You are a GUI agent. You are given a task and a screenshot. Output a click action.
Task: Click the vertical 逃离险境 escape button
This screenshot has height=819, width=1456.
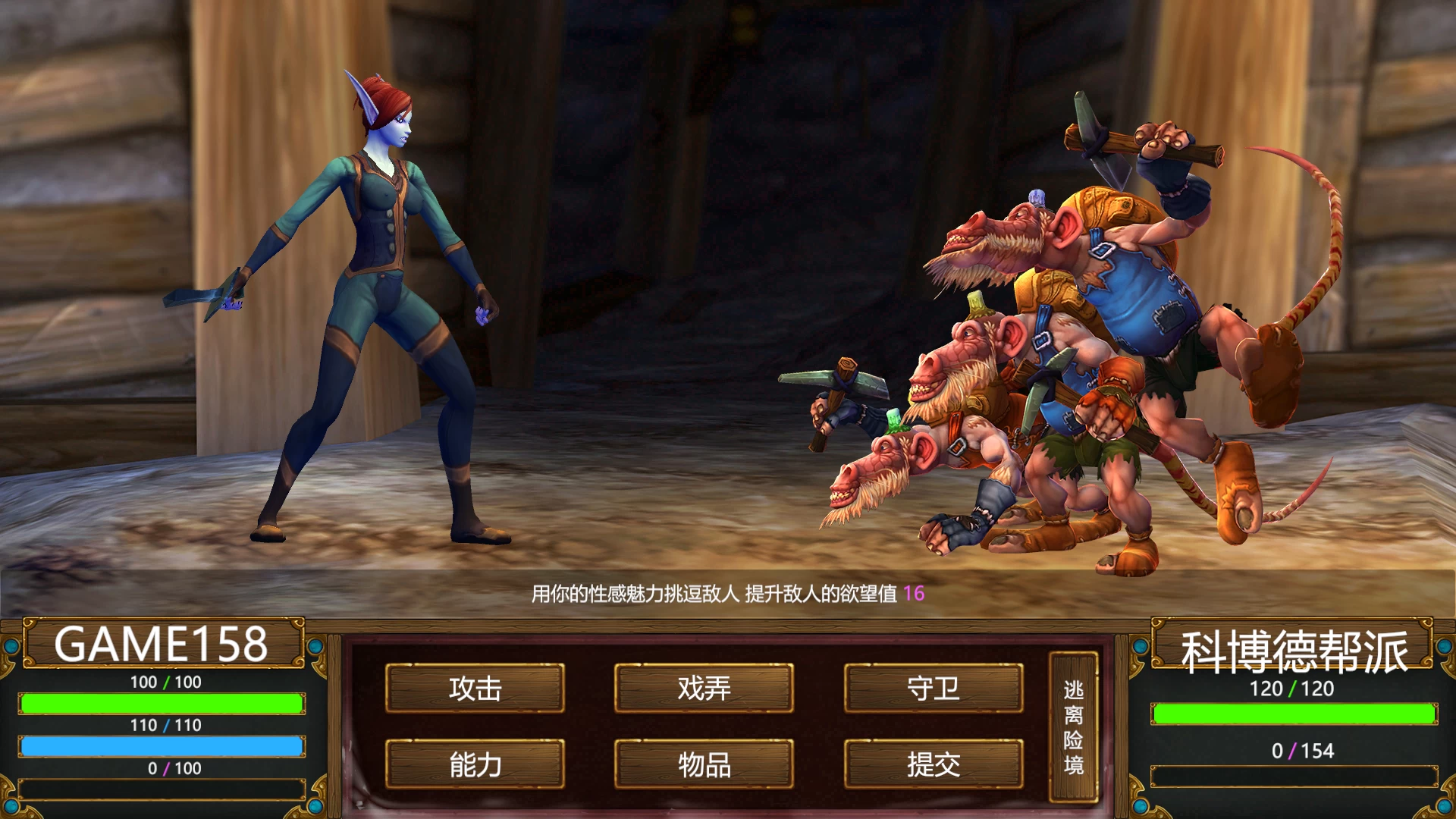click(1073, 726)
